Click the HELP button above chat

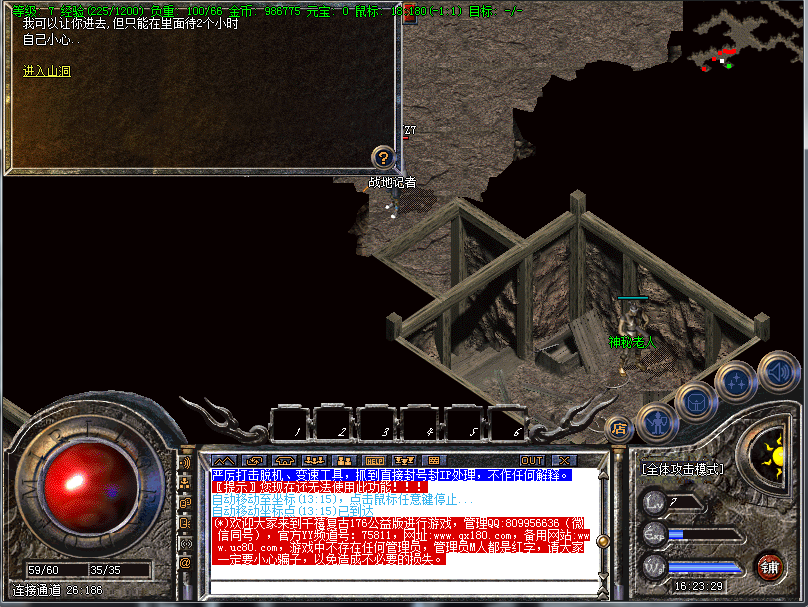pyautogui.click(x=375, y=460)
